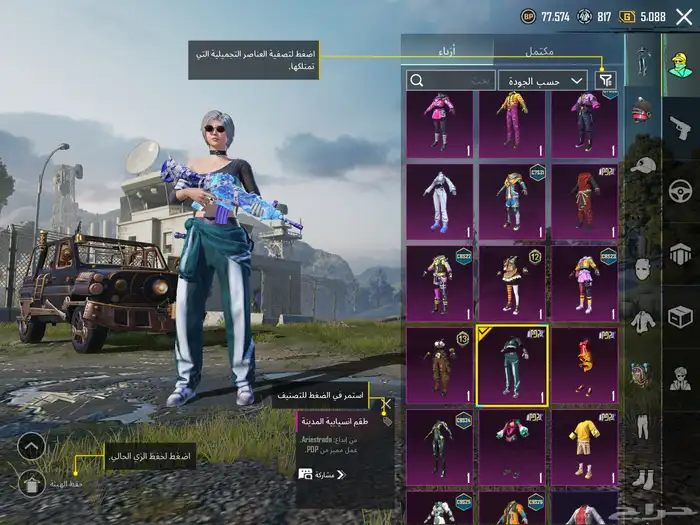Viewport: 700px width, 525px height.
Task: Select the highlighted teal tracksuit outfit
Action: point(511,365)
